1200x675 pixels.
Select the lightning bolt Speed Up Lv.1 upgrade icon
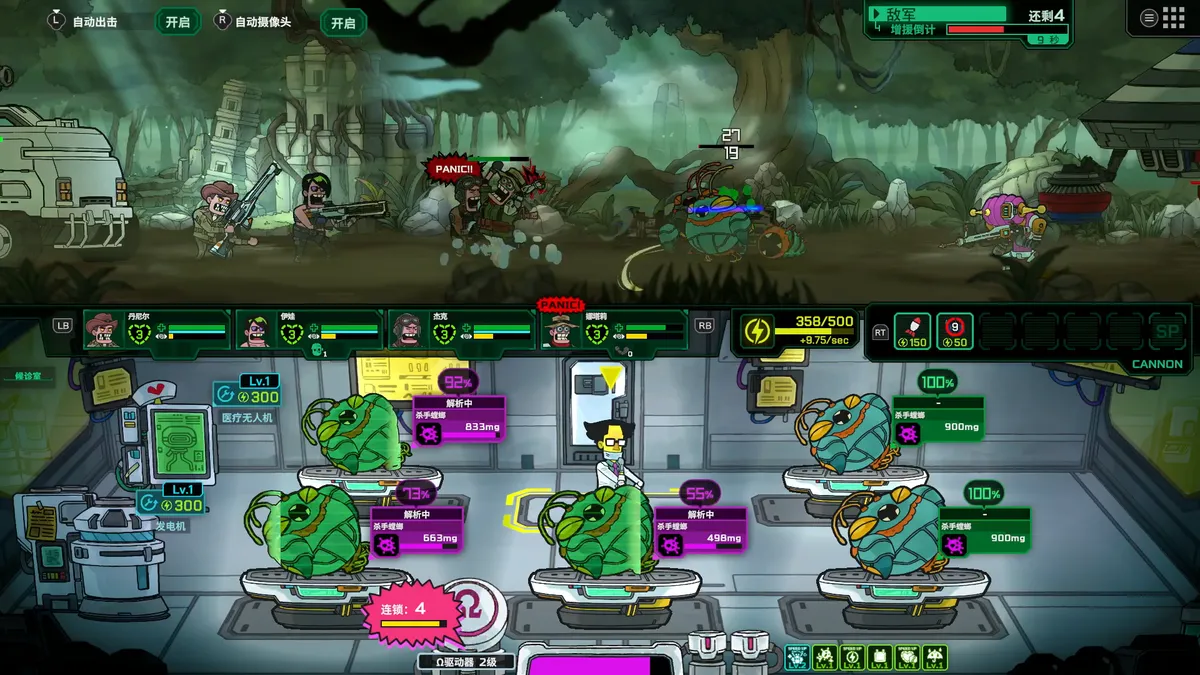click(852, 658)
